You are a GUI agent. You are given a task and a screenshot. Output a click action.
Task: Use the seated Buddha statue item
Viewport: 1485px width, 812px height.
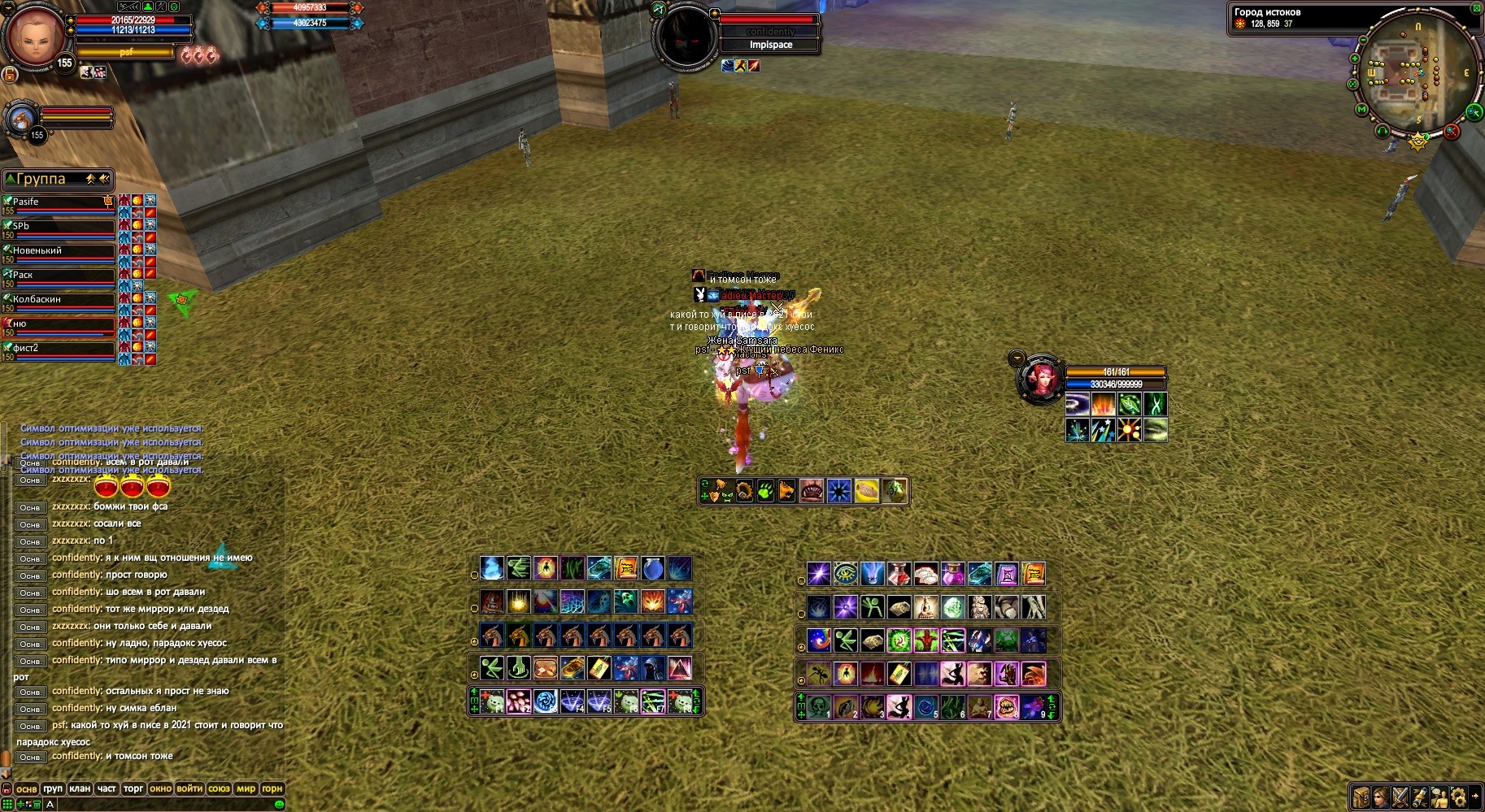[925, 607]
